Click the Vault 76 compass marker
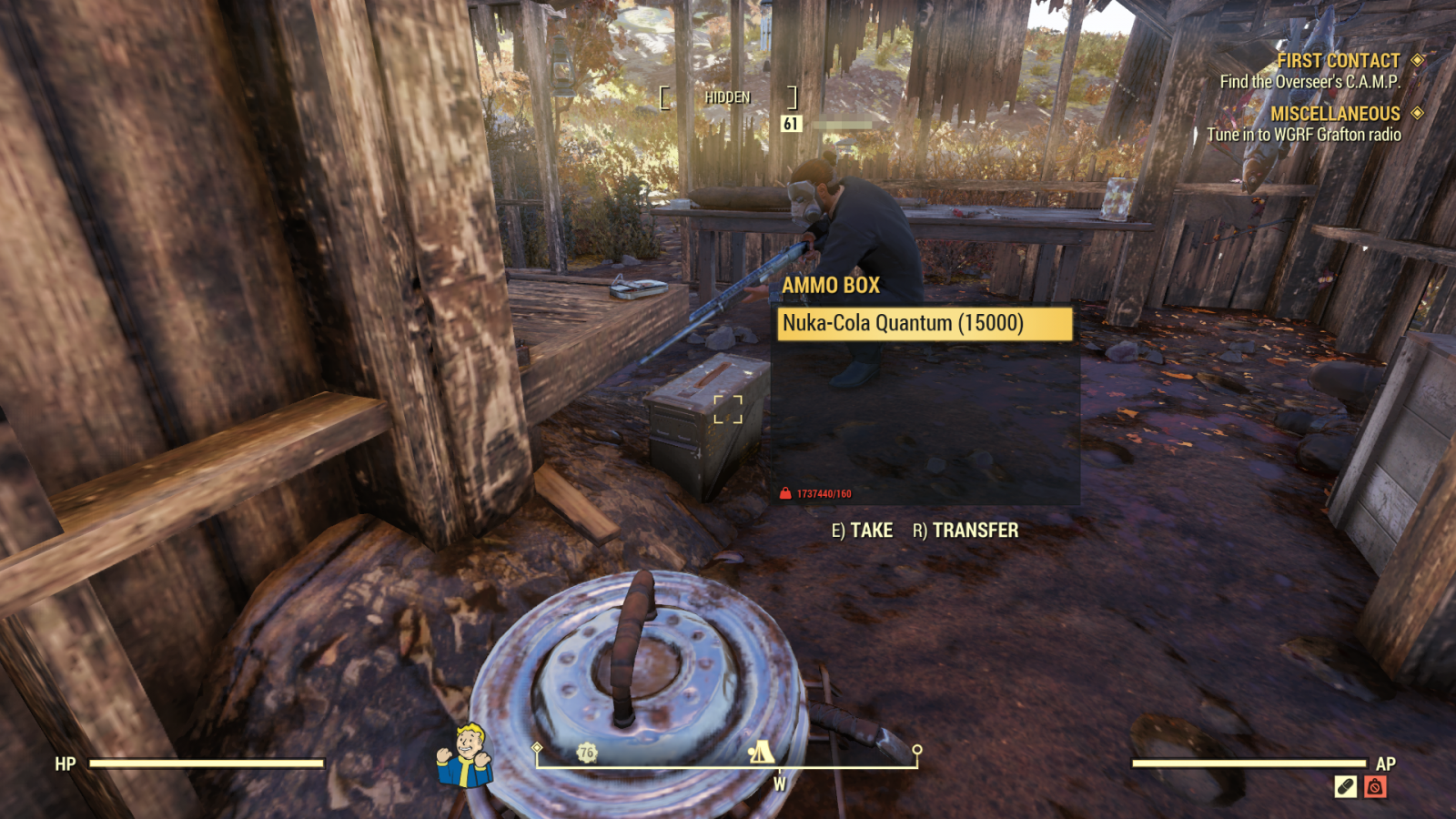1456x819 pixels. coord(587,753)
